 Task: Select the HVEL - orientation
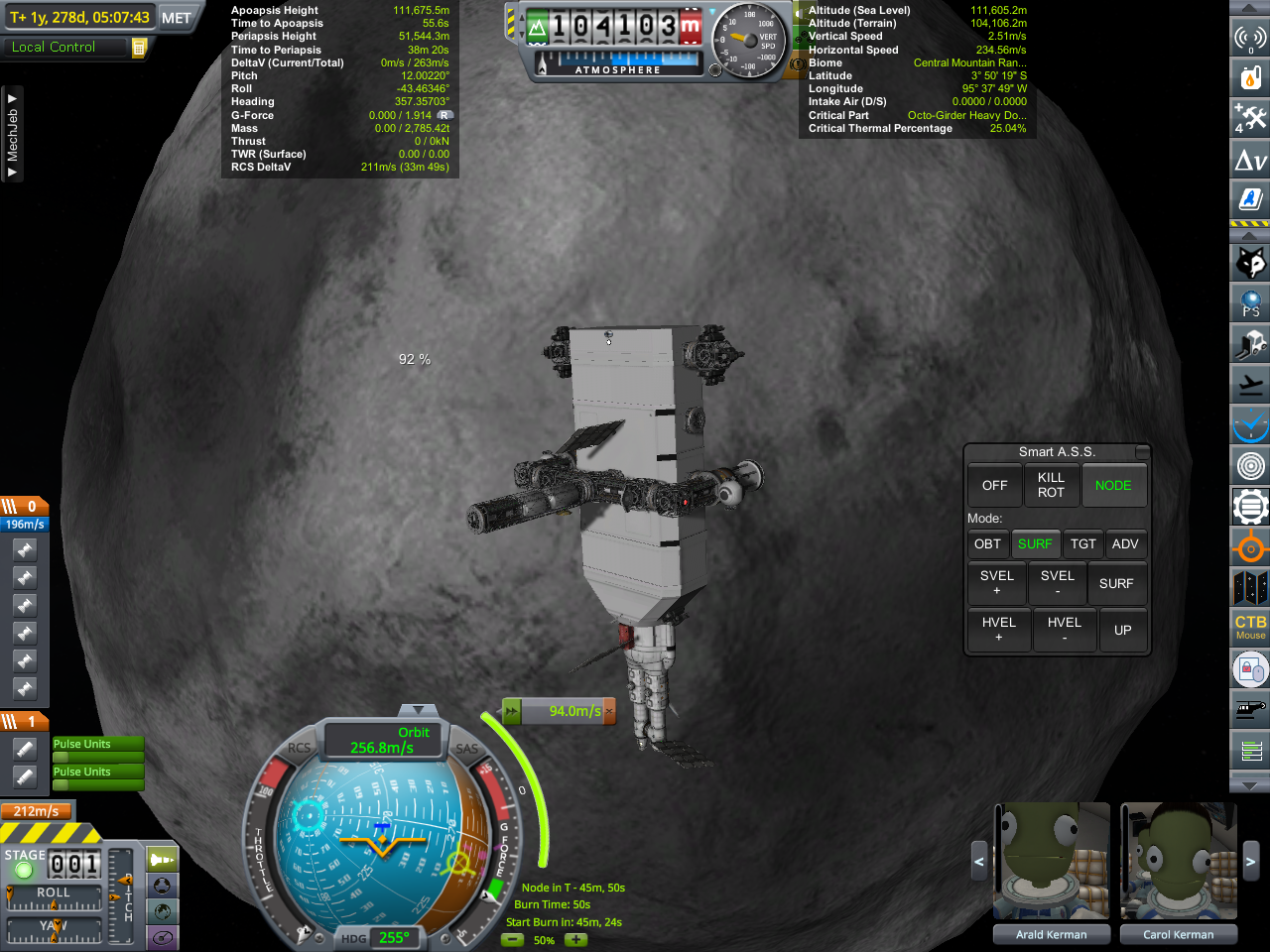(x=1064, y=630)
